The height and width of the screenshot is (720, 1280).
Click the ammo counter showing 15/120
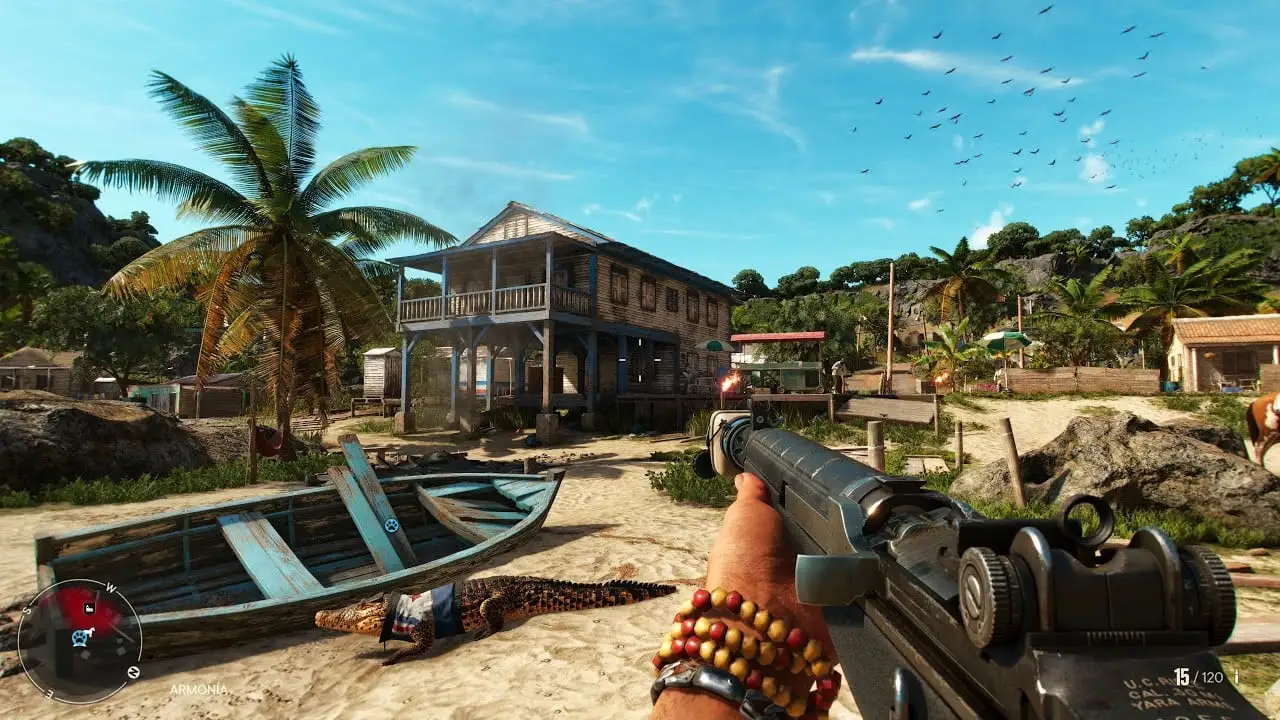pos(1197,677)
